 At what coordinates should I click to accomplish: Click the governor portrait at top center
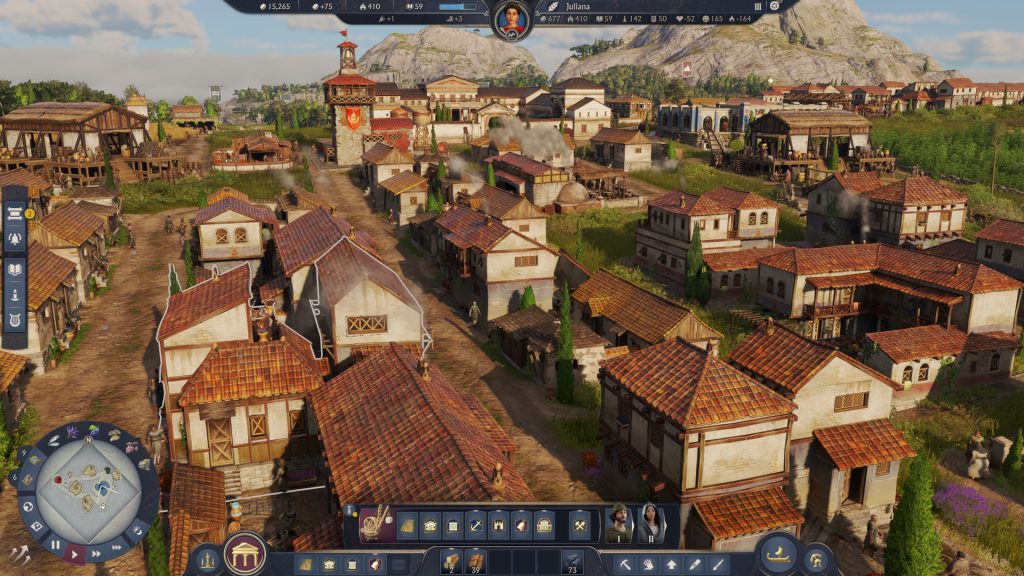point(511,18)
